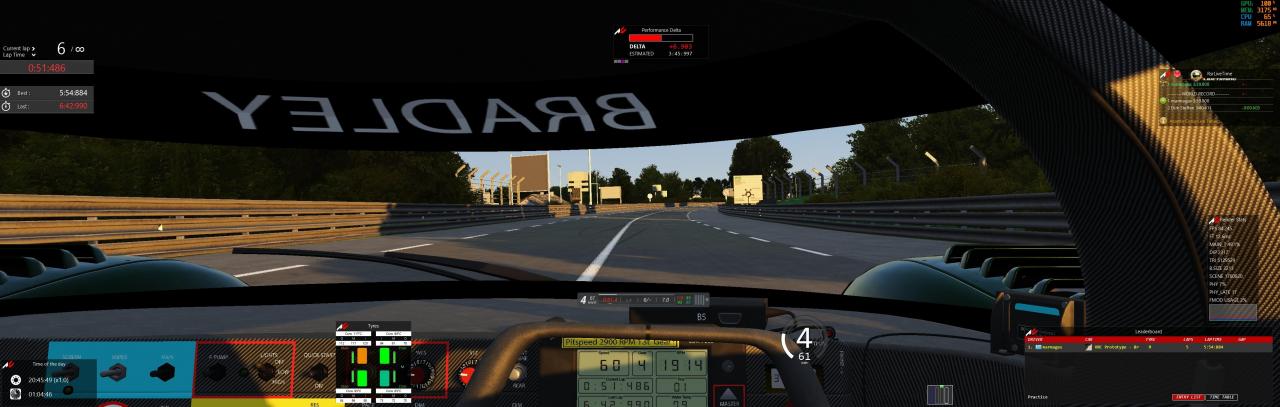Select the Entry List tab

tap(1188, 397)
